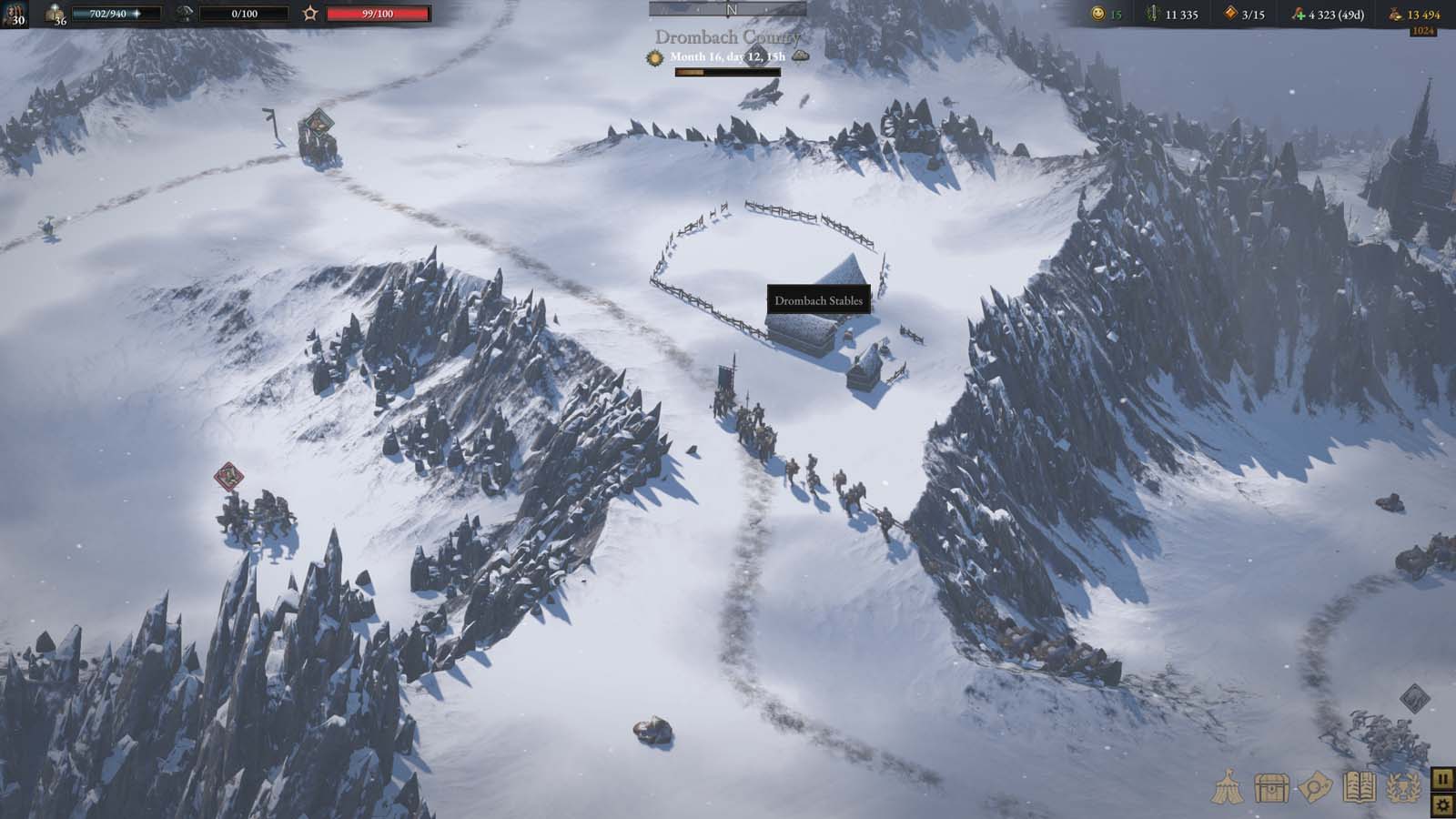Open the objectives laurel icon
The height and width of the screenshot is (819, 1456).
click(x=1401, y=786)
